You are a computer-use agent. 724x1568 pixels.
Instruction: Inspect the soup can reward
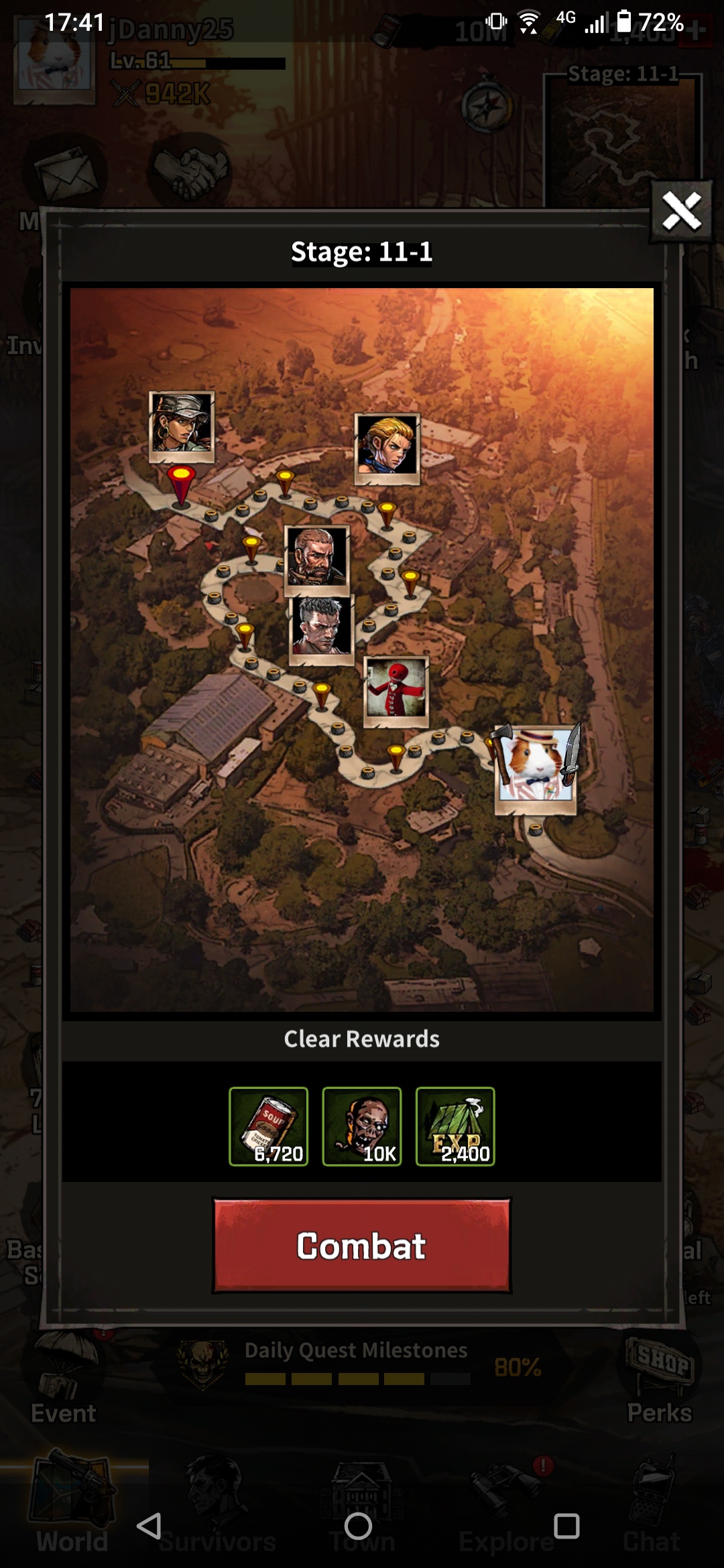click(x=269, y=1126)
